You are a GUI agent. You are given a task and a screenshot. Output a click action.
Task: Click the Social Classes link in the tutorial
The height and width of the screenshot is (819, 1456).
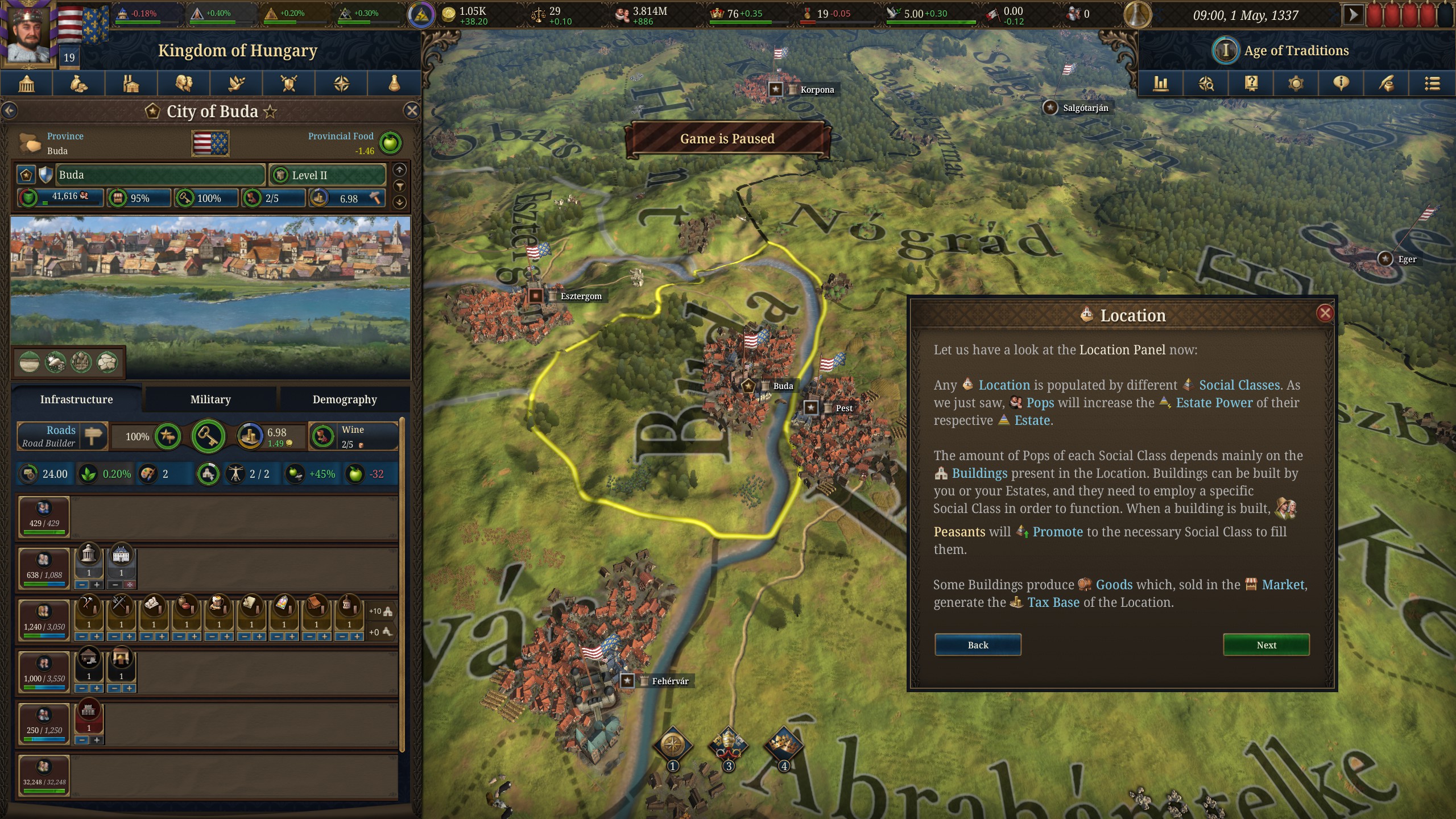(x=1239, y=385)
